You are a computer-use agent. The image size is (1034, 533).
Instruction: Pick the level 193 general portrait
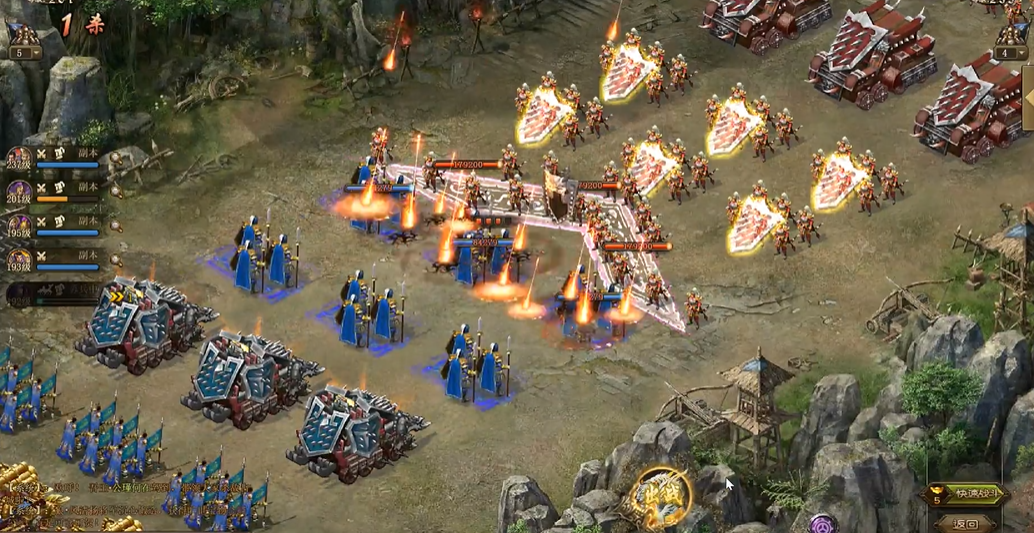point(19,260)
